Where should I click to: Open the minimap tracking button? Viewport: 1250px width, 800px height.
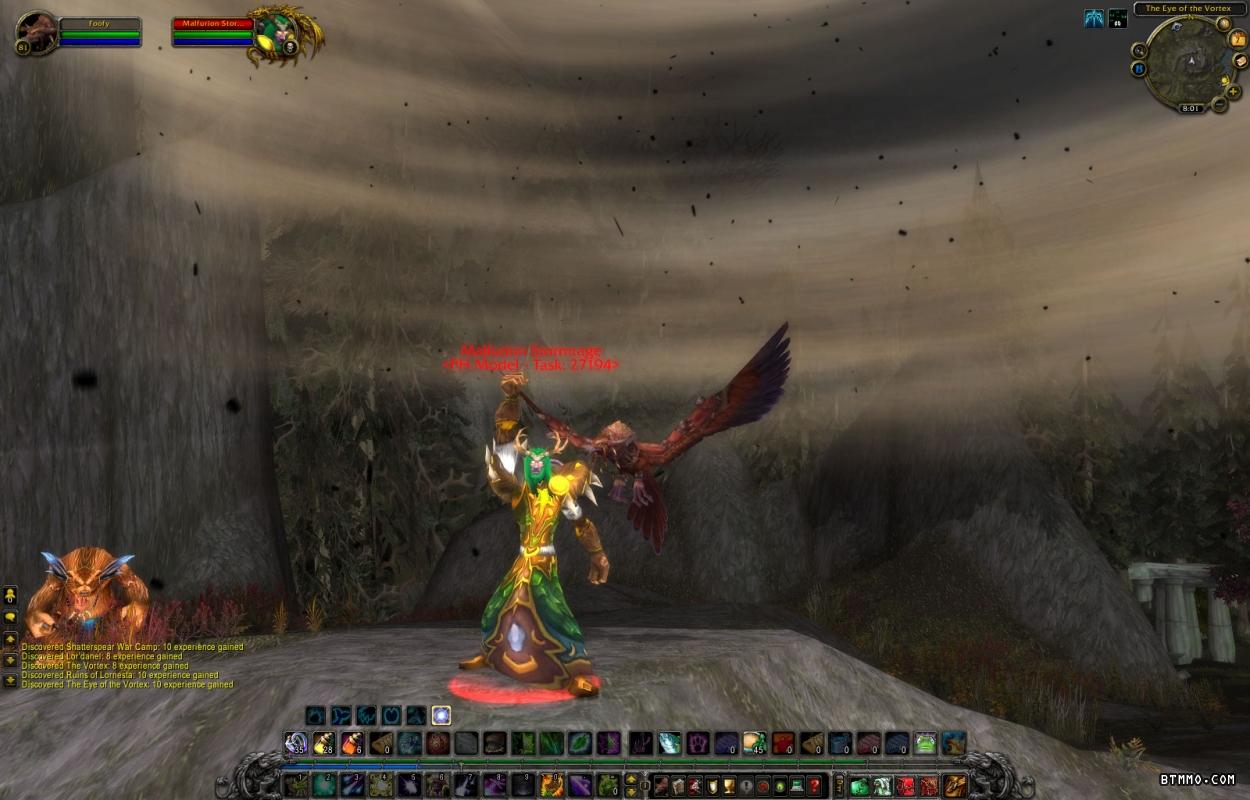coord(1139,50)
